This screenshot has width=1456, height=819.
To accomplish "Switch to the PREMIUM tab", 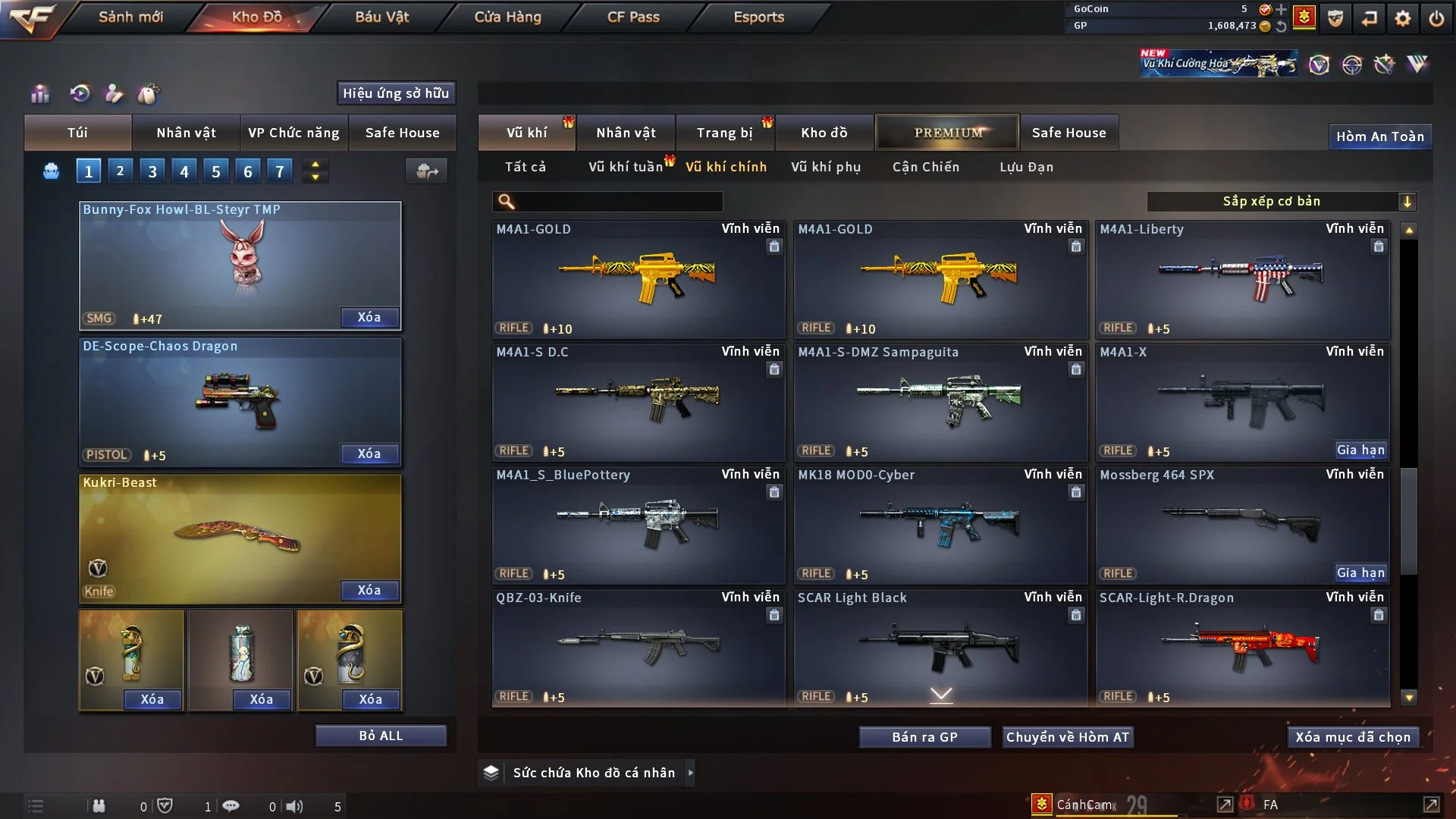I will 947,133.
